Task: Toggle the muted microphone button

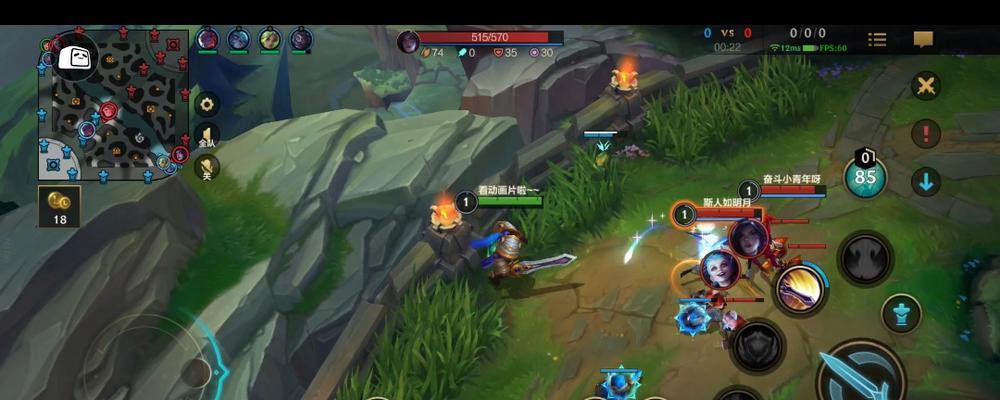Action: click(207, 167)
